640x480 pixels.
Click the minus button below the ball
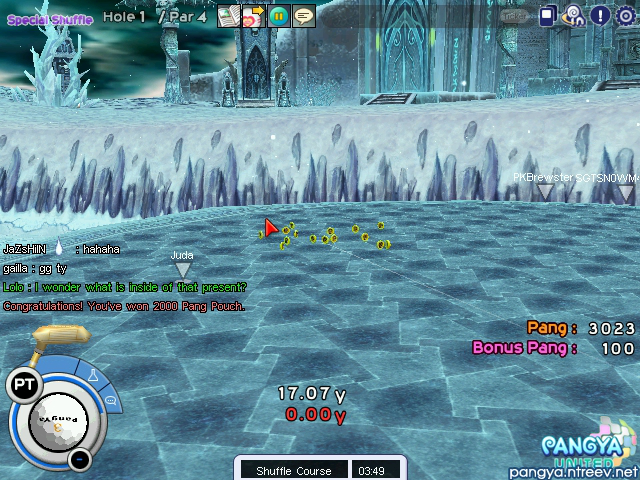point(80,459)
